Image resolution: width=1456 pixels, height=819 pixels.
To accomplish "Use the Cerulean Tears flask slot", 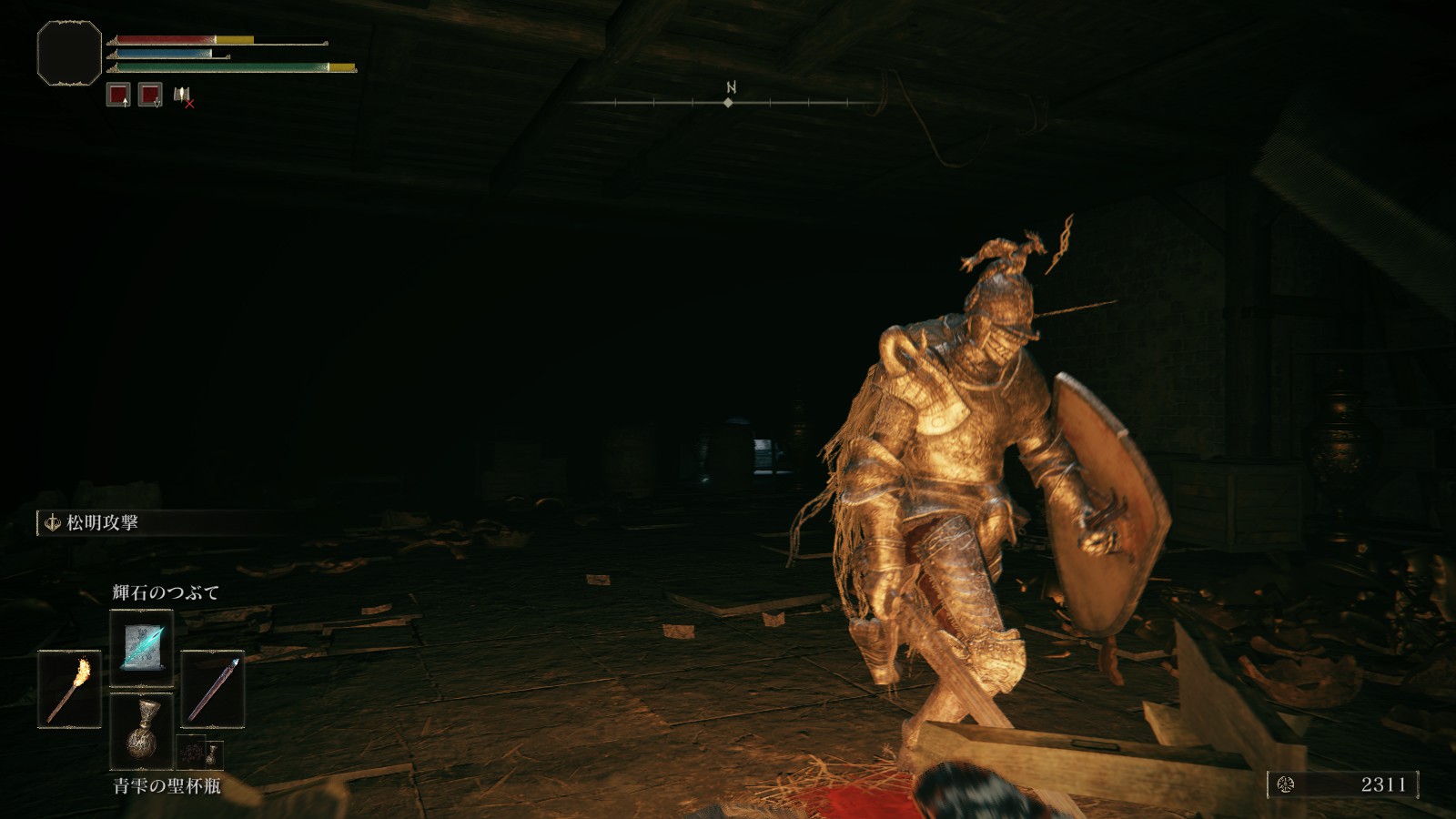I will click(141, 729).
